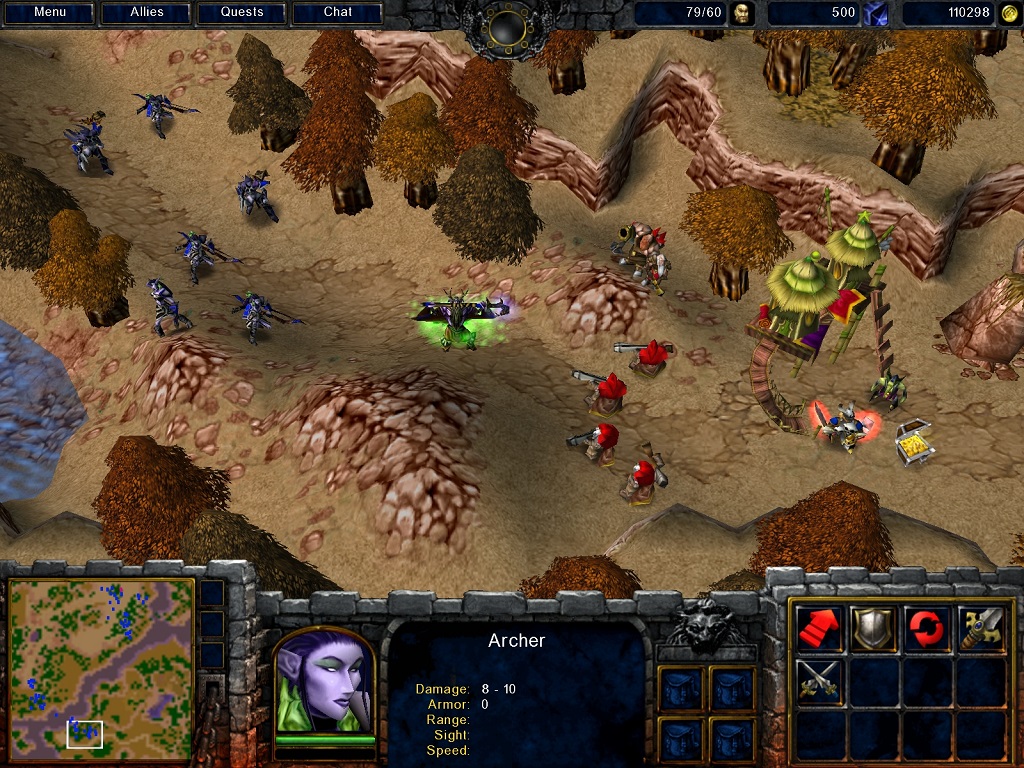Activate the single sword attack command
Image resolution: width=1024 pixels, height=768 pixels.
(981, 627)
